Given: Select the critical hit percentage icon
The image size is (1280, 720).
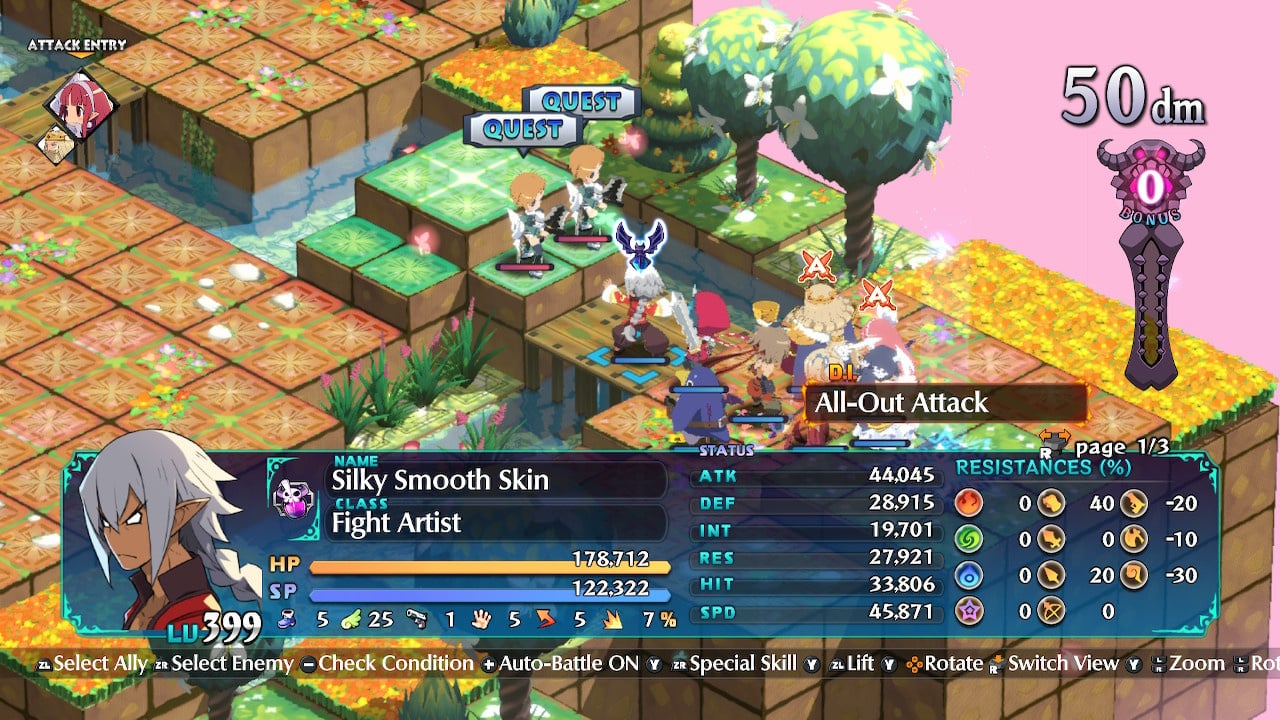Looking at the screenshot, I should pyautogui.click(x=612, y=619).
